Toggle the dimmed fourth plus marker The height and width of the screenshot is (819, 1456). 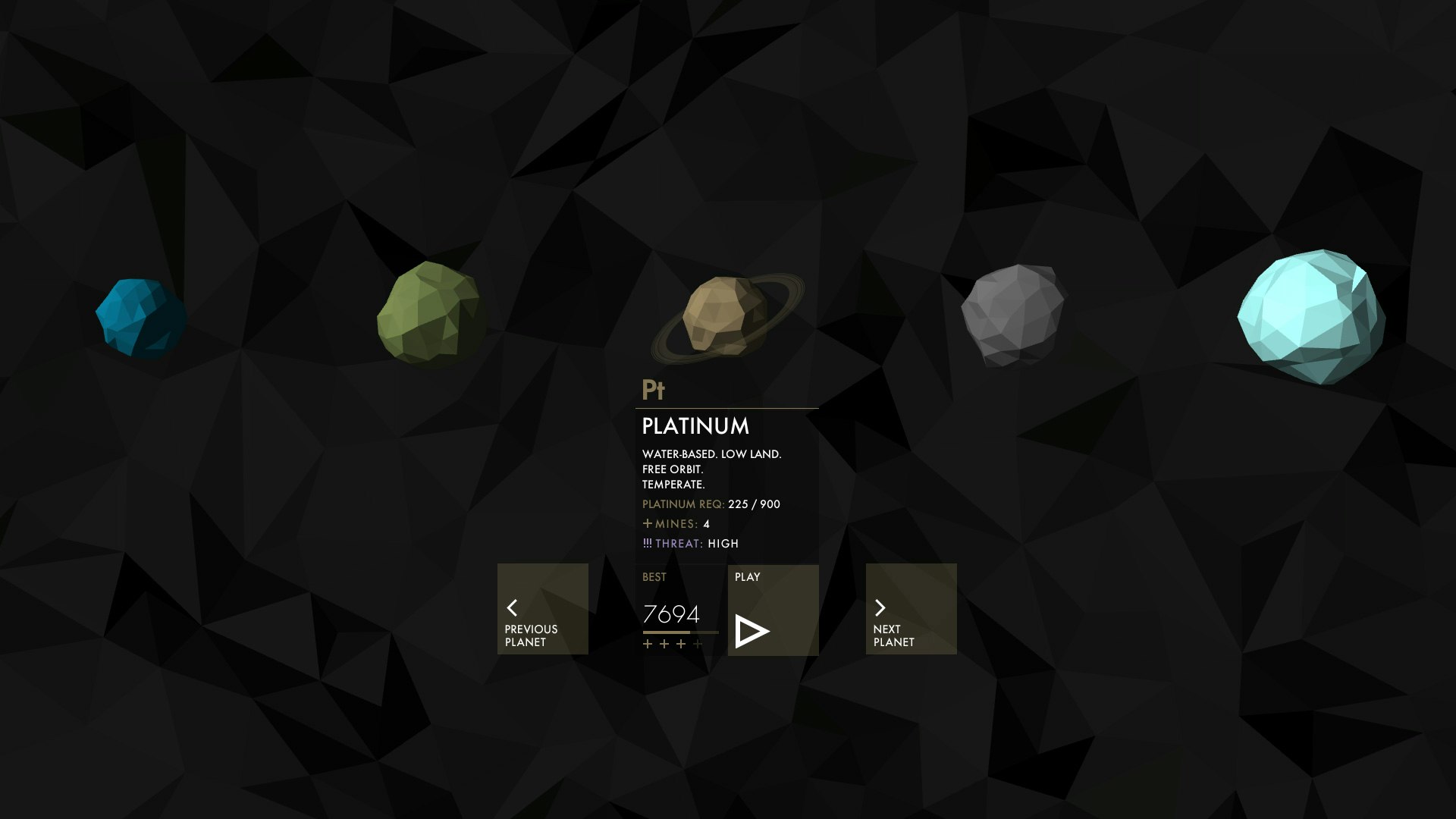pos(698,642)
